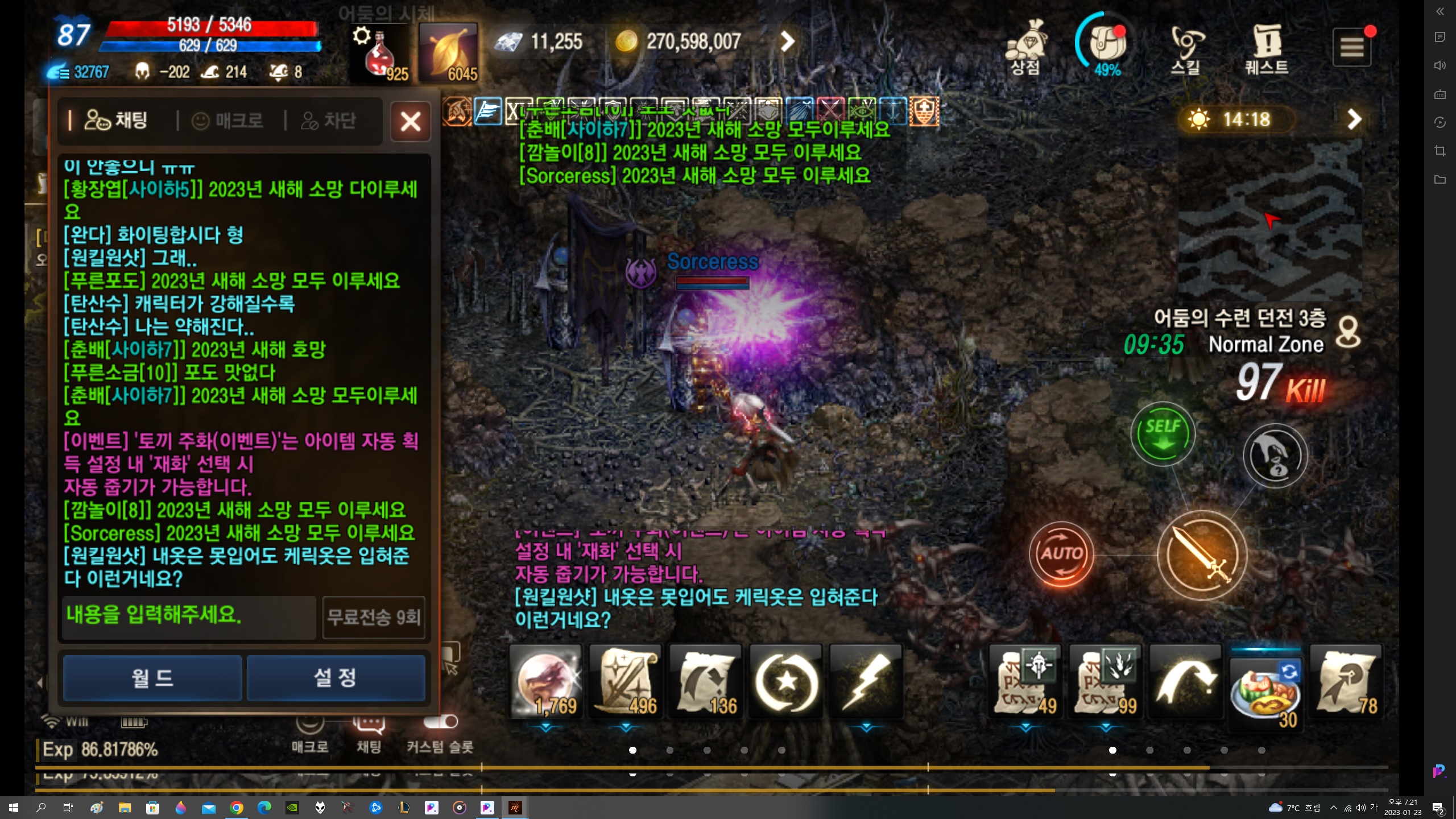The height and width of the screenshot is (819, 1456).
Task: Open the 스킬 skills menu
Action: (x=1186, y=48)
